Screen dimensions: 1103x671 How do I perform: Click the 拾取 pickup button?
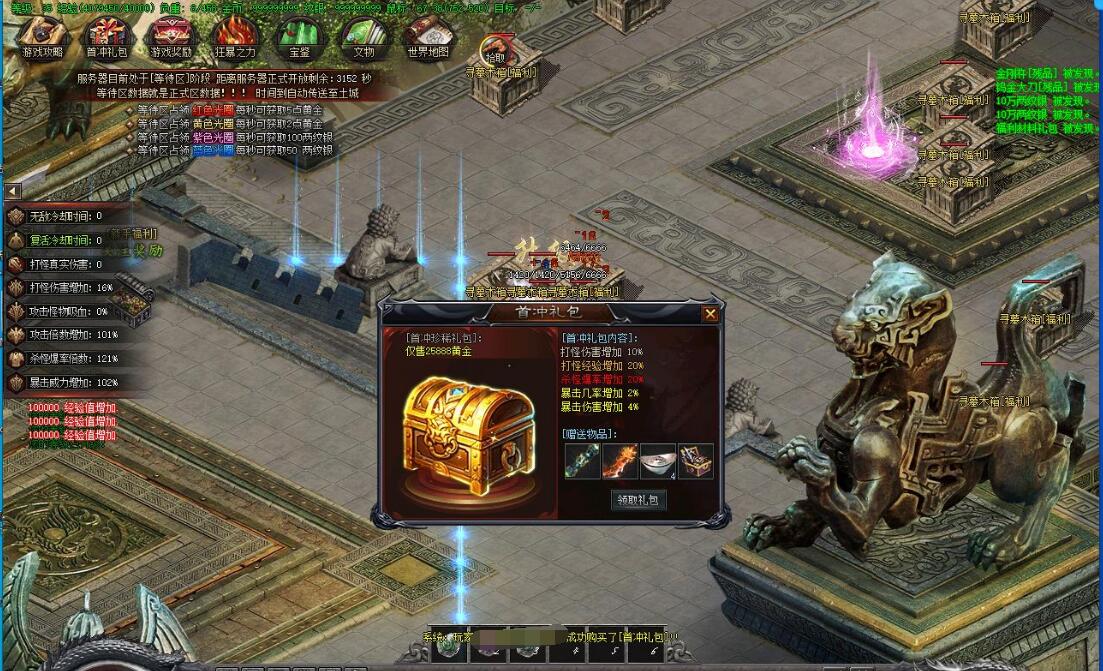[x=495, y=50]
